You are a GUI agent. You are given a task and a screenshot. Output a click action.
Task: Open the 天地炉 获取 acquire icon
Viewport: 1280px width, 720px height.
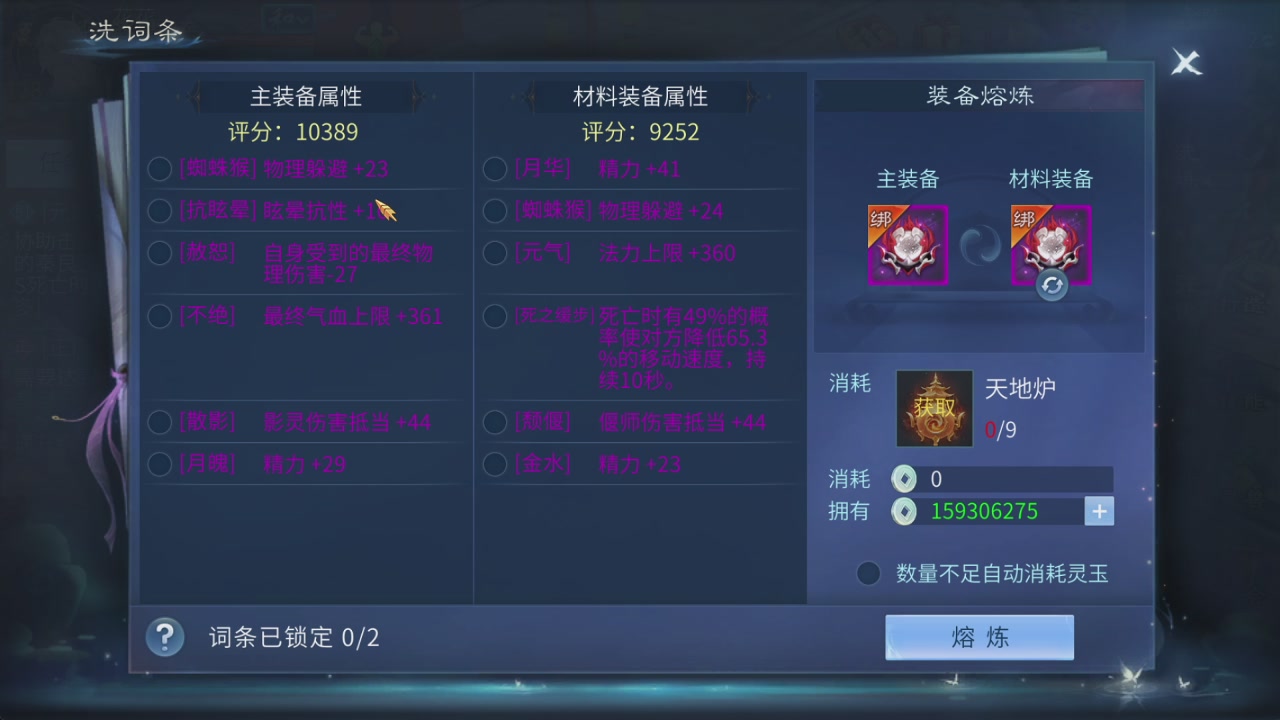(934, 408)
